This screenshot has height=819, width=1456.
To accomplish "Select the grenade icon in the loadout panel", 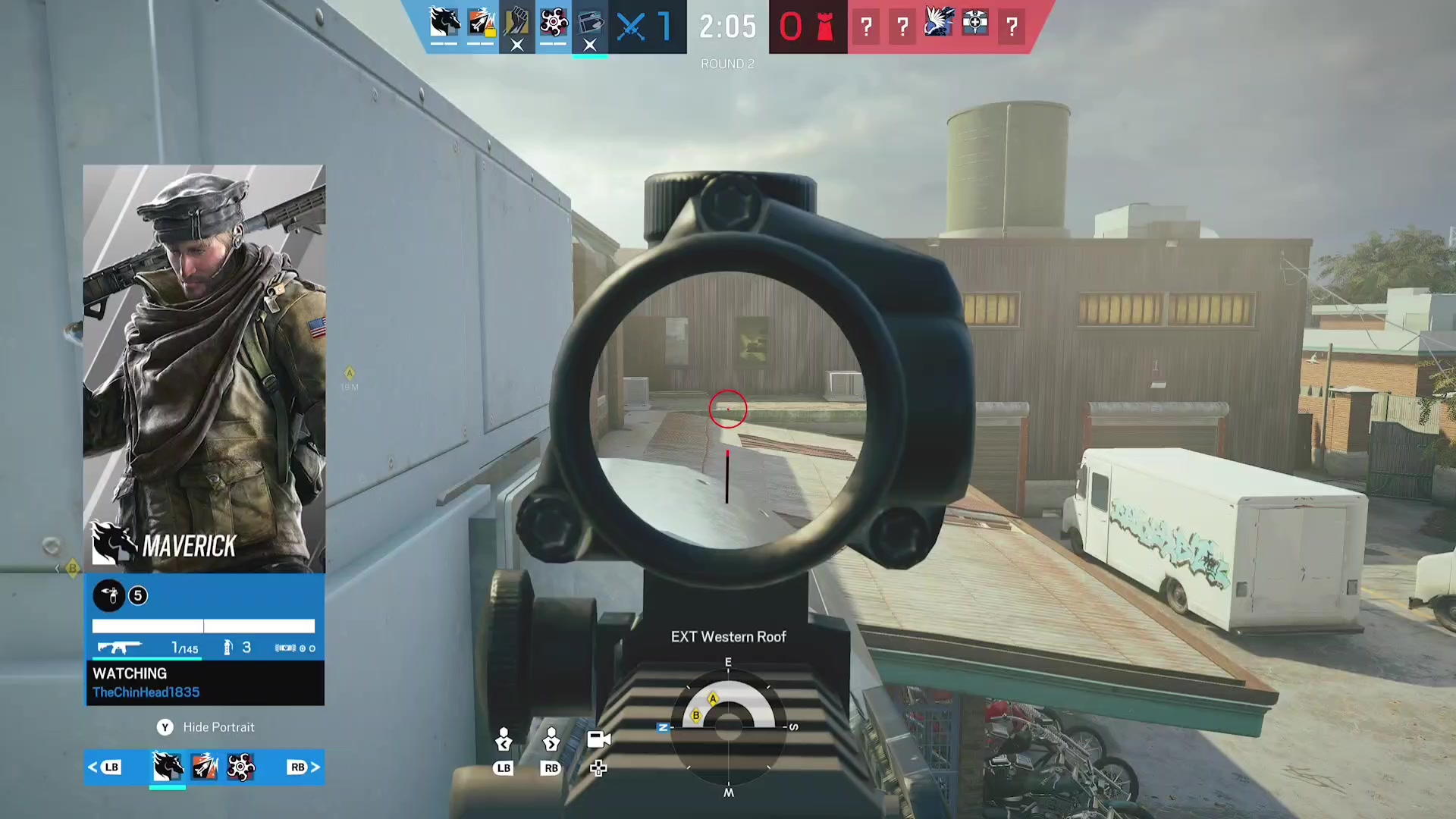I will (x=227, y=648).
